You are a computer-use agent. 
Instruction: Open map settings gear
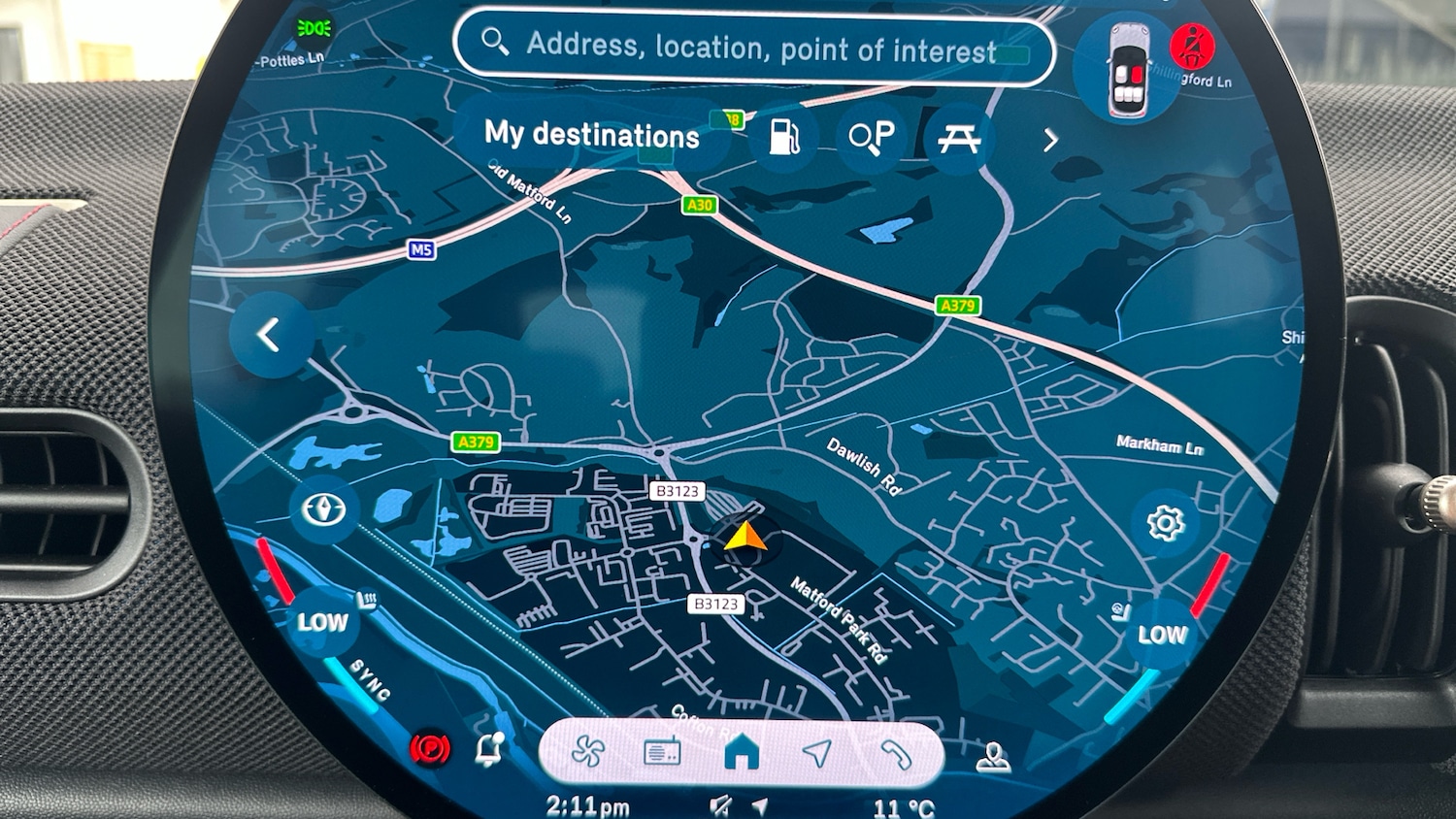1165,523
